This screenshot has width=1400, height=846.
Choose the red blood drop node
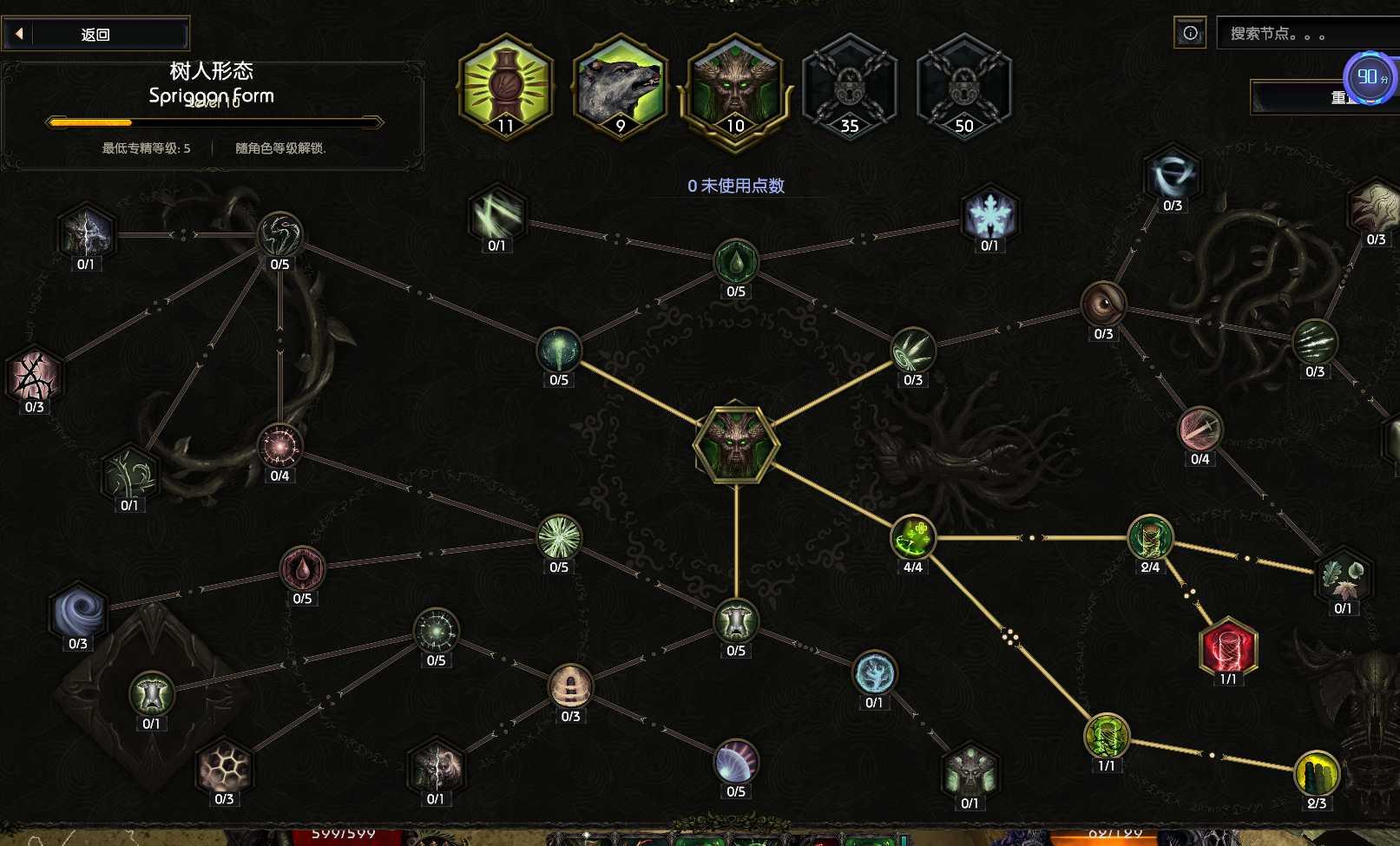(302, 569)
